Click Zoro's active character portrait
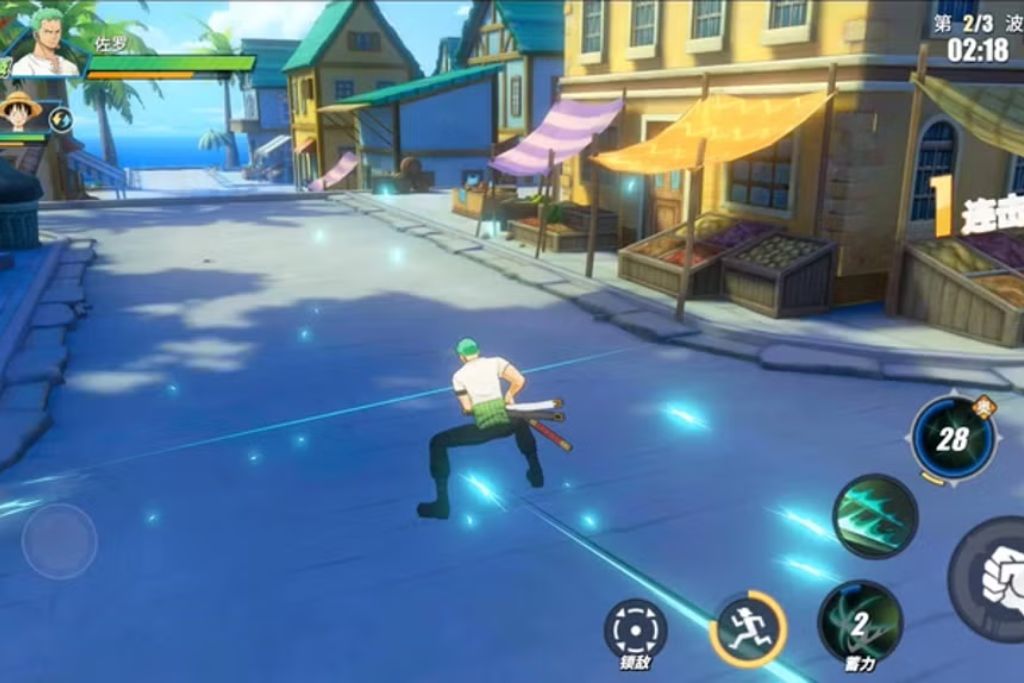 click(44, 44)
